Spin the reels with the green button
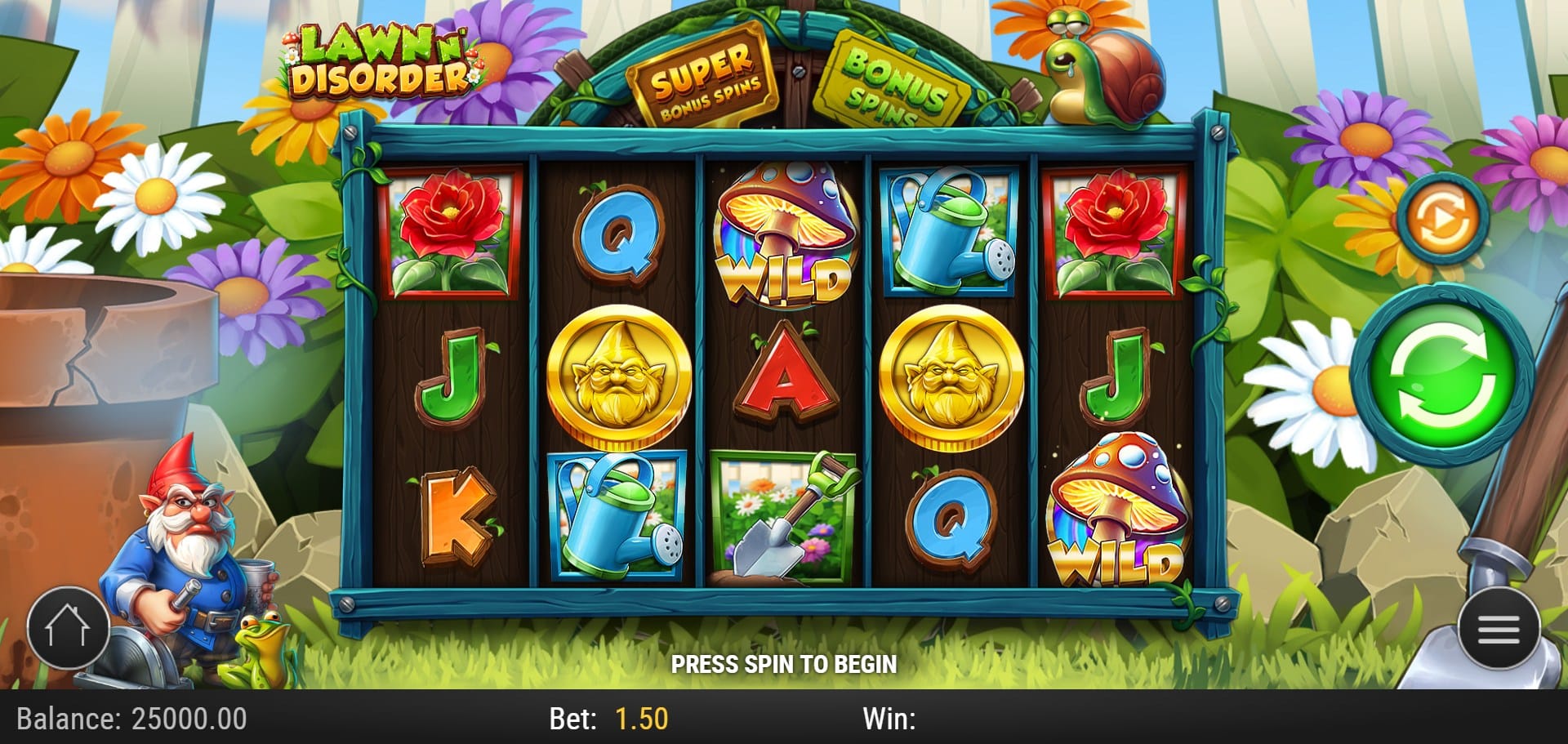1568x744 pixels. (x=1441, y=376)
